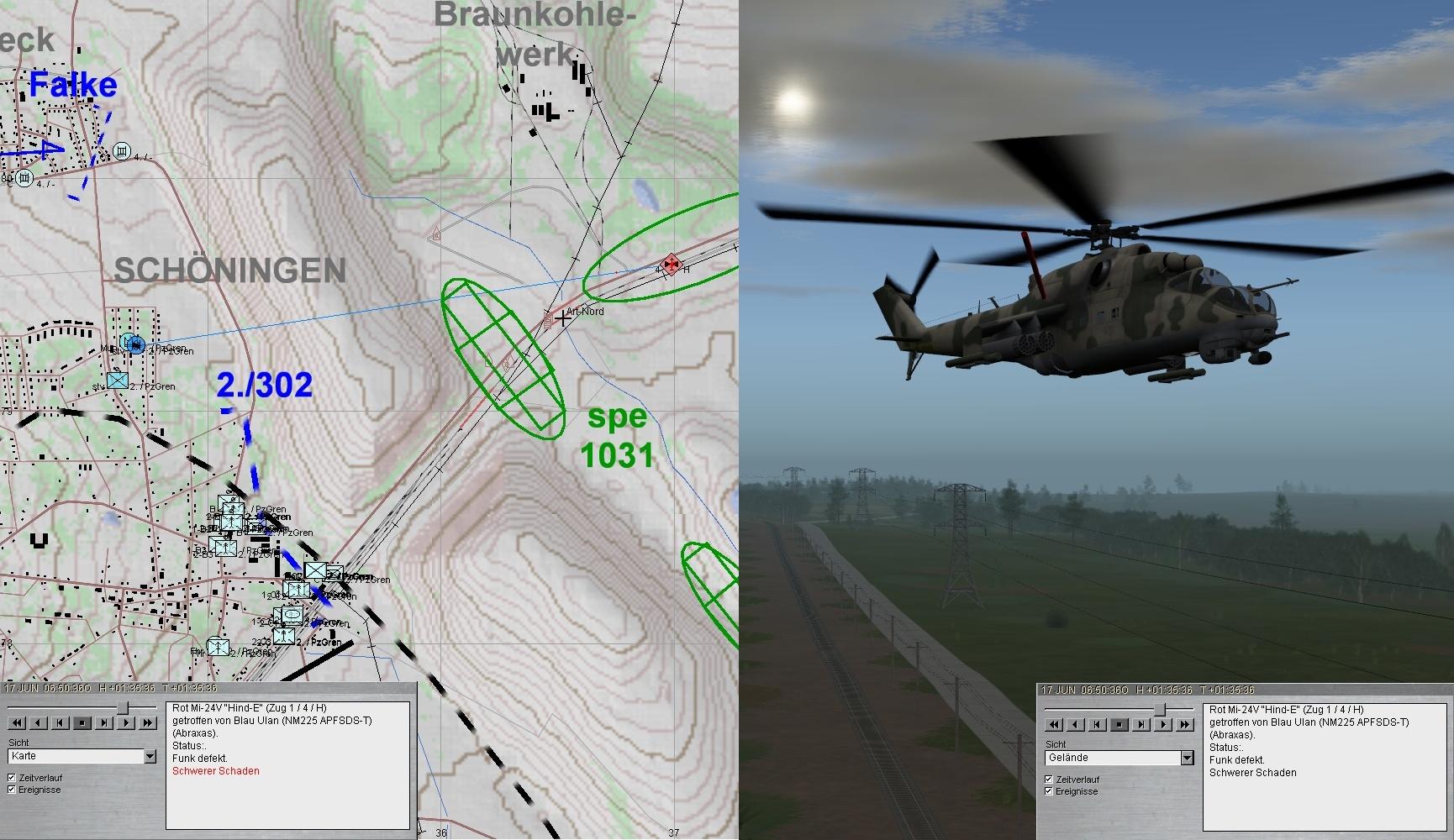Play the replay backward in the Karte panel

click(39, 722)
